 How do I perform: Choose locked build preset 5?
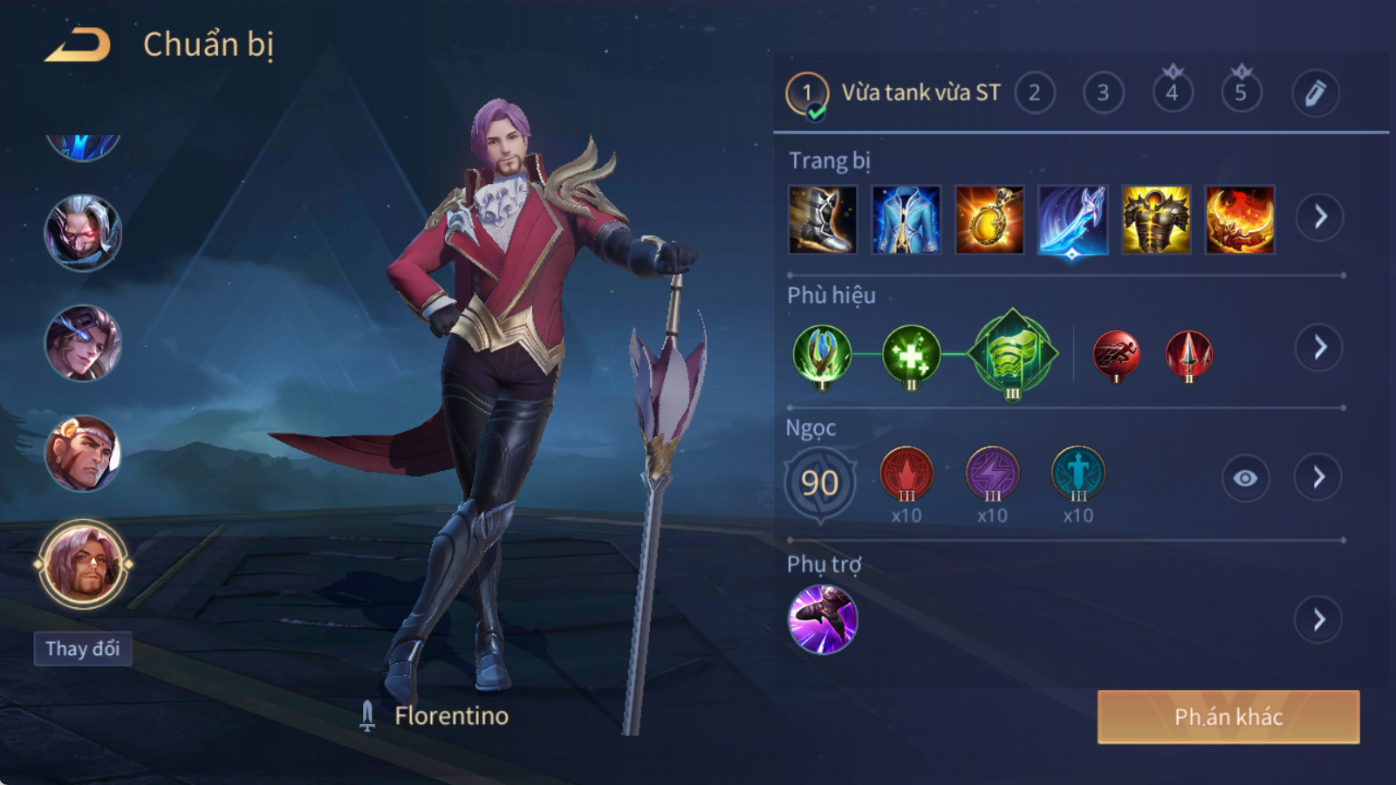(x=1241, y=94)
